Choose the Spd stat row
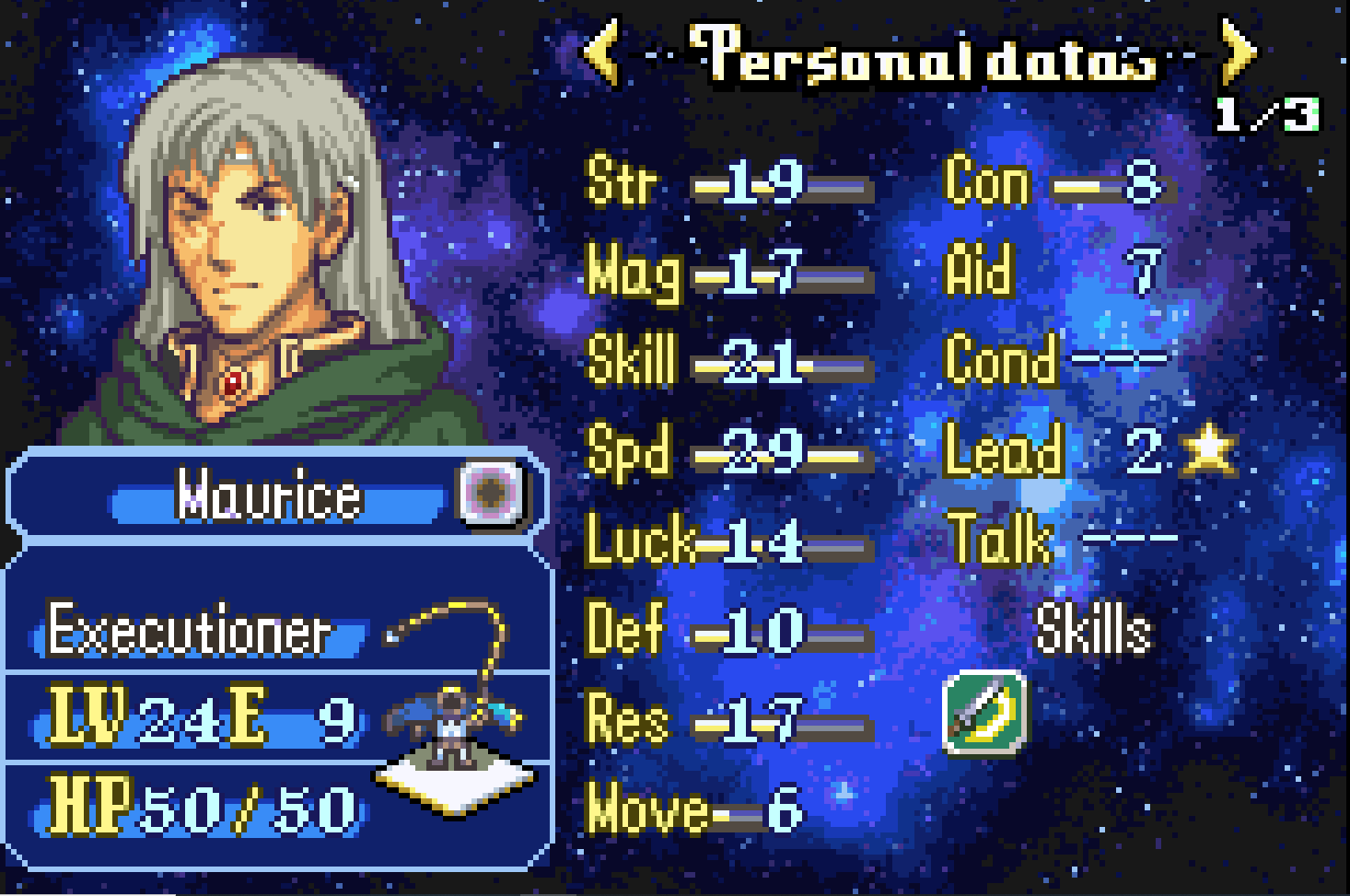The height and width of the screenshot is (896, 1350). (727, 453)
